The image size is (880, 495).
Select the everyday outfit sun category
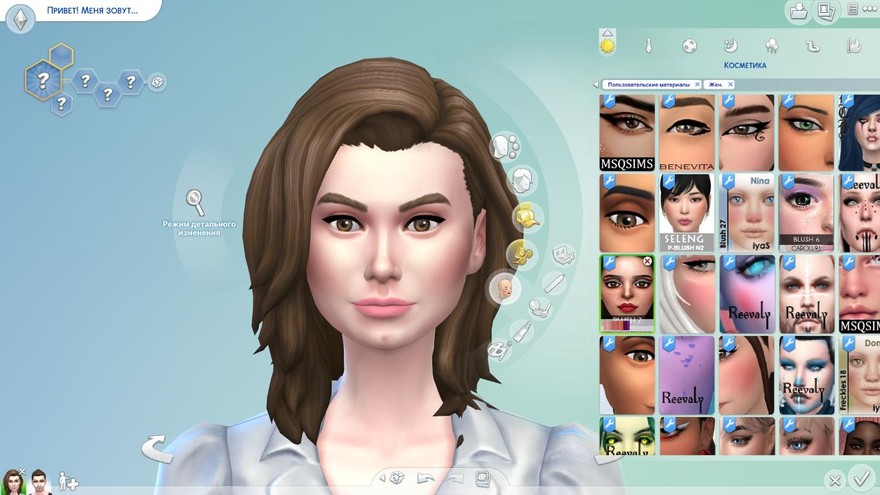pyautogui.click(x=607, y=45)
